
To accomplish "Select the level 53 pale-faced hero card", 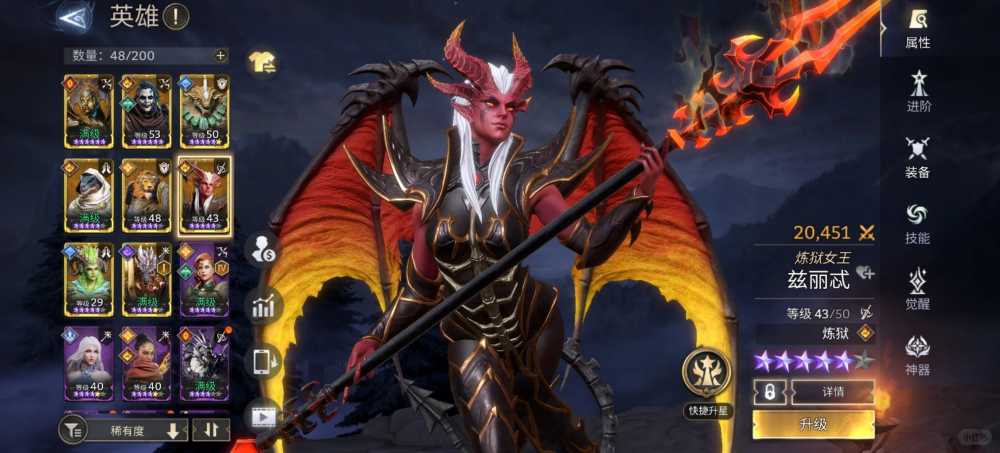I will [146, 112].
